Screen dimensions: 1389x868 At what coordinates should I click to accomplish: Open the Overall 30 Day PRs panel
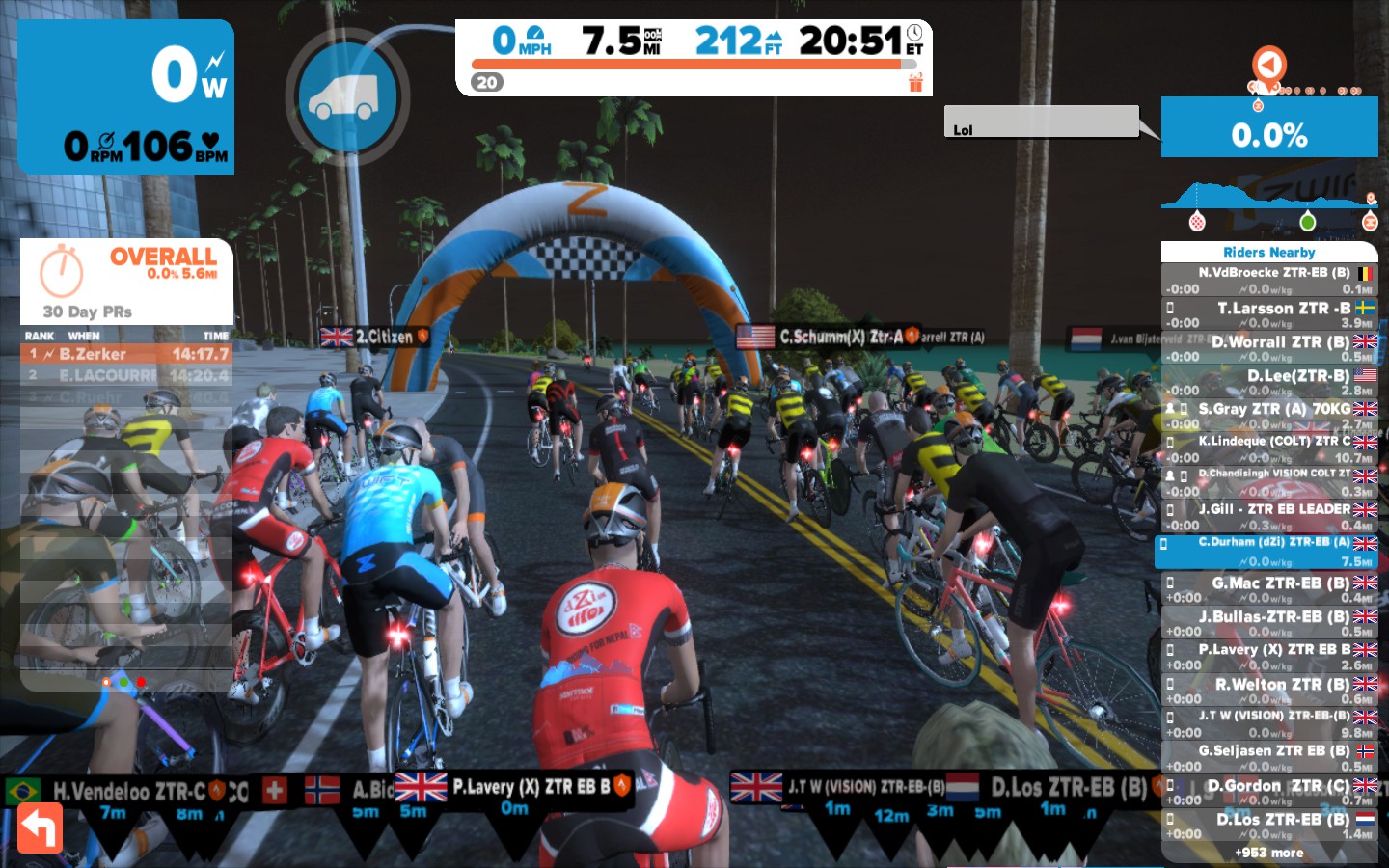click(x=126, y=281)
